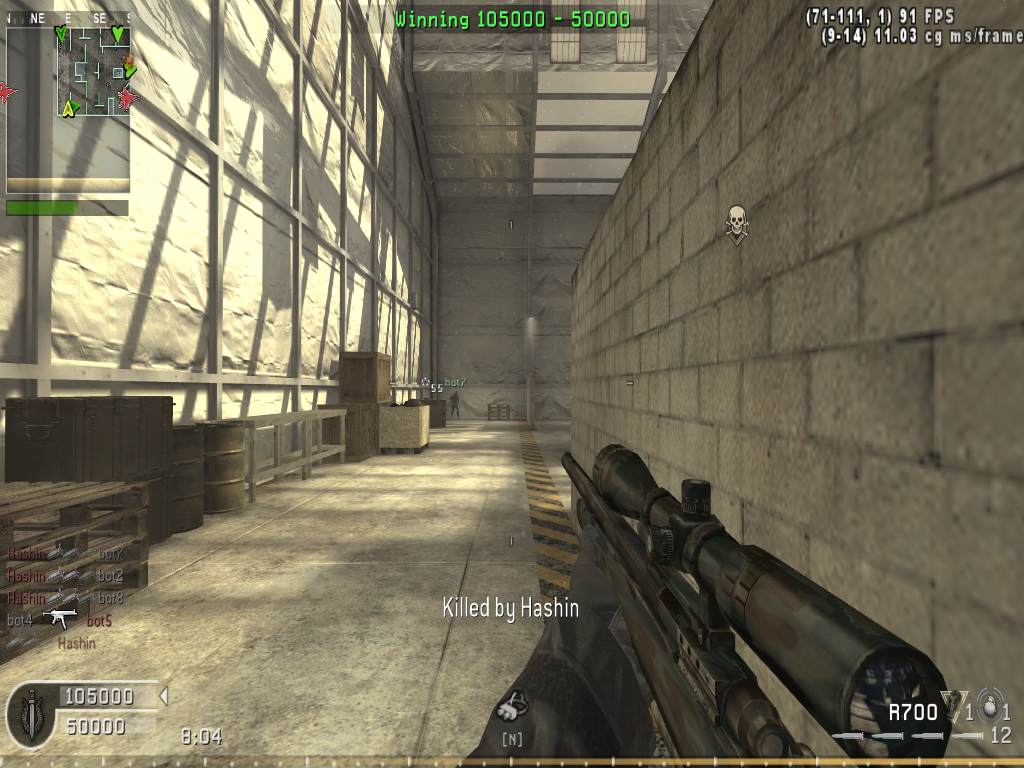Click the submachine gun icon in the killfeed
Screen dimensions: 1024x768
(60, 619)
